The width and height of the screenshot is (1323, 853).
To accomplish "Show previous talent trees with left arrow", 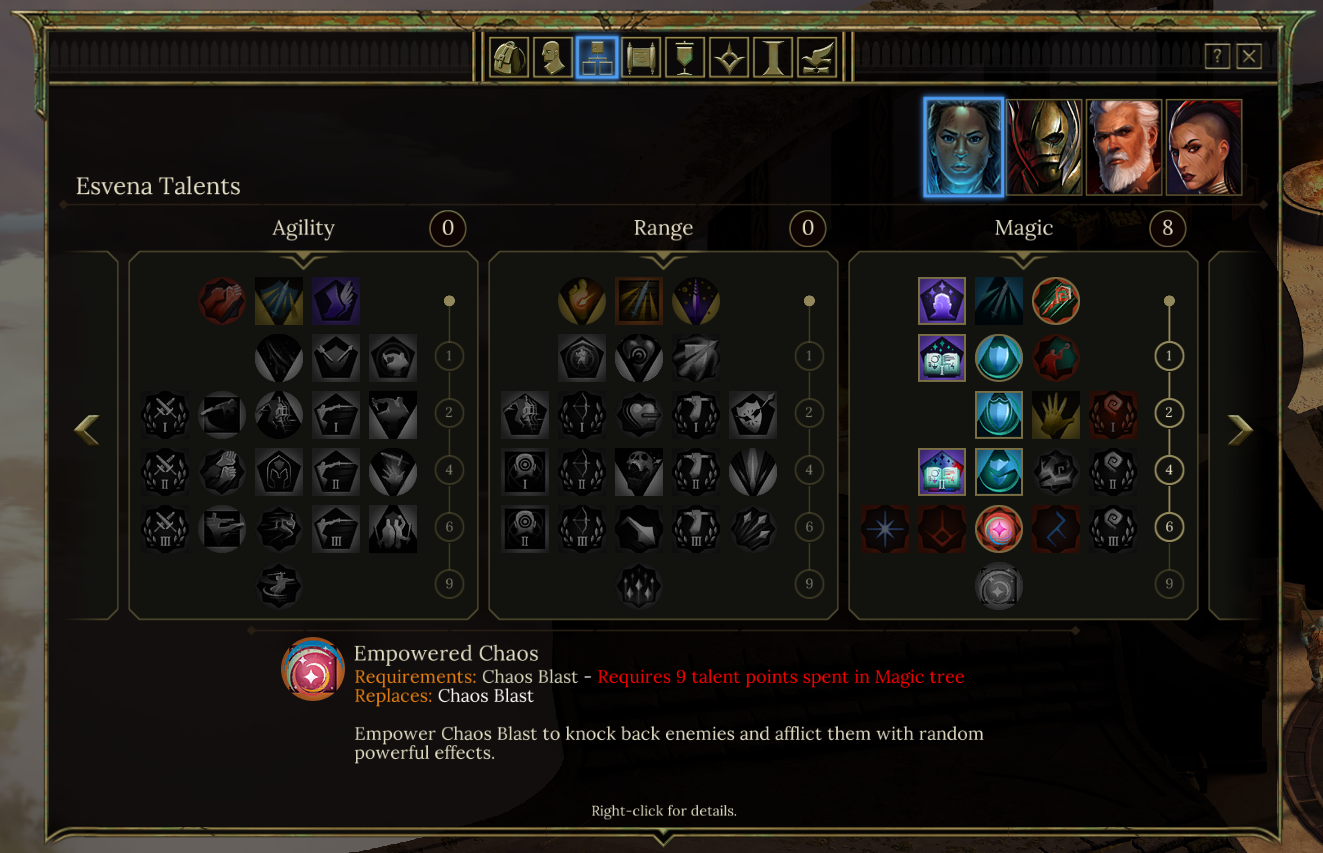I will pyautogui.click(x=87, y=430).
